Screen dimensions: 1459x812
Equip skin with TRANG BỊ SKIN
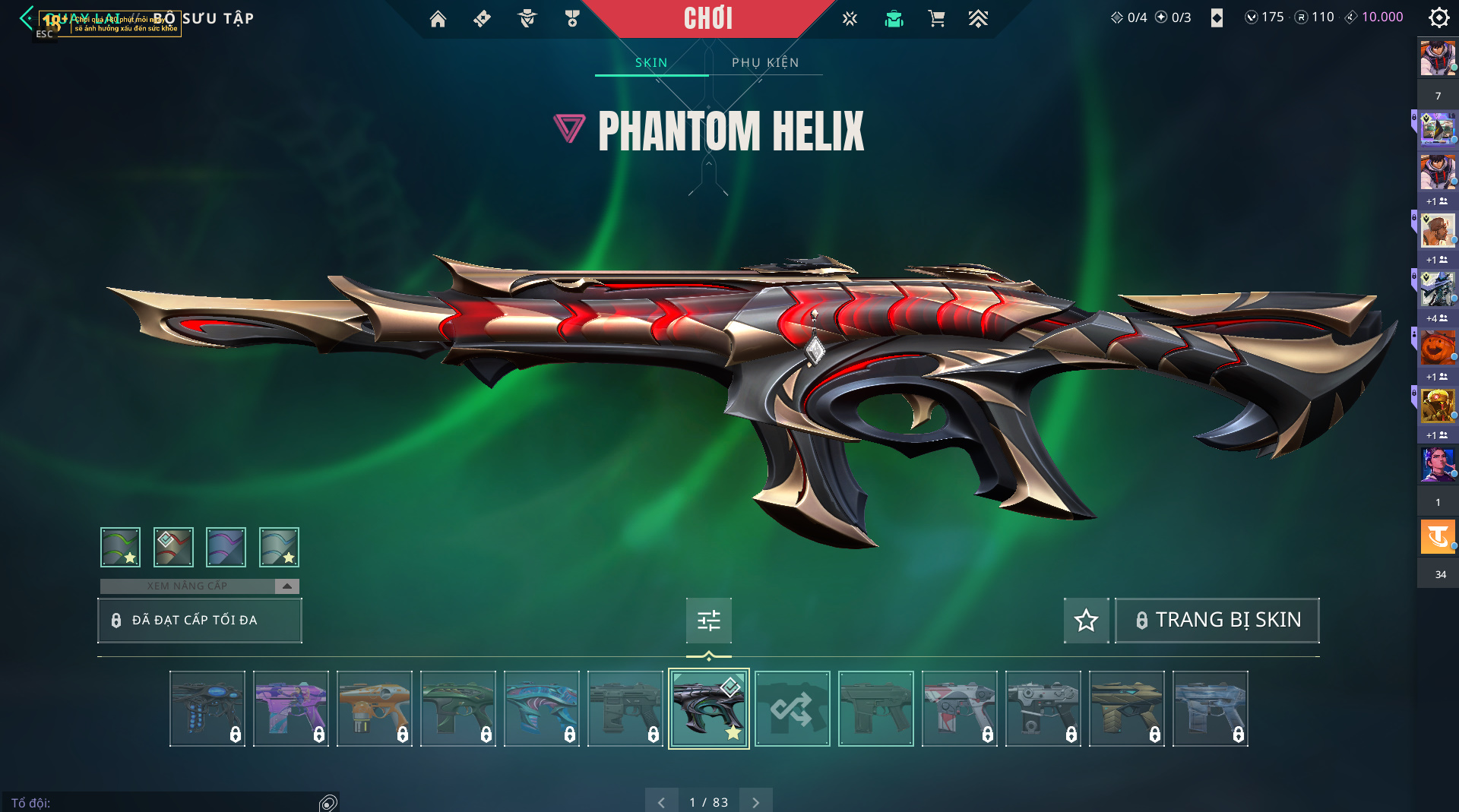click(1217, 620)
